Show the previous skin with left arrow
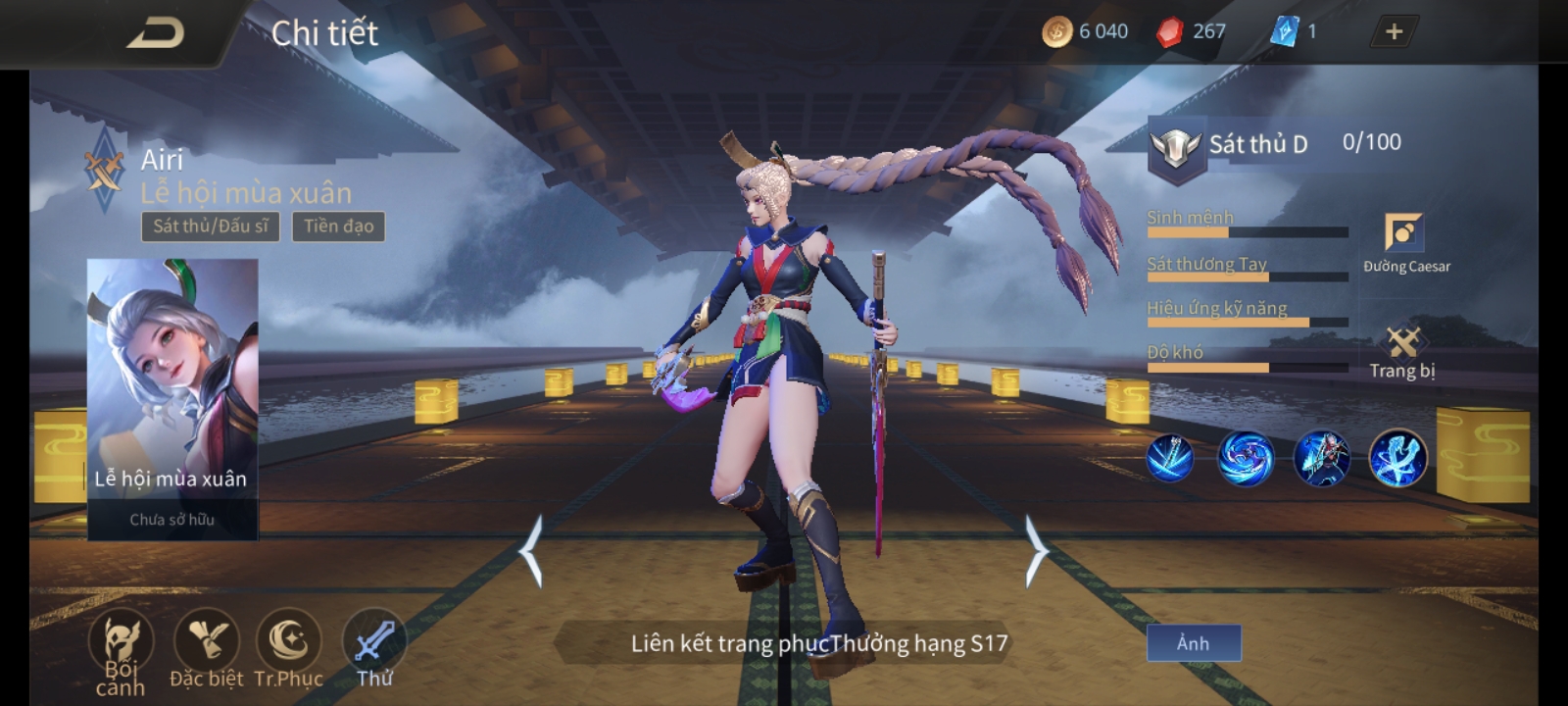 pos(532,549)
